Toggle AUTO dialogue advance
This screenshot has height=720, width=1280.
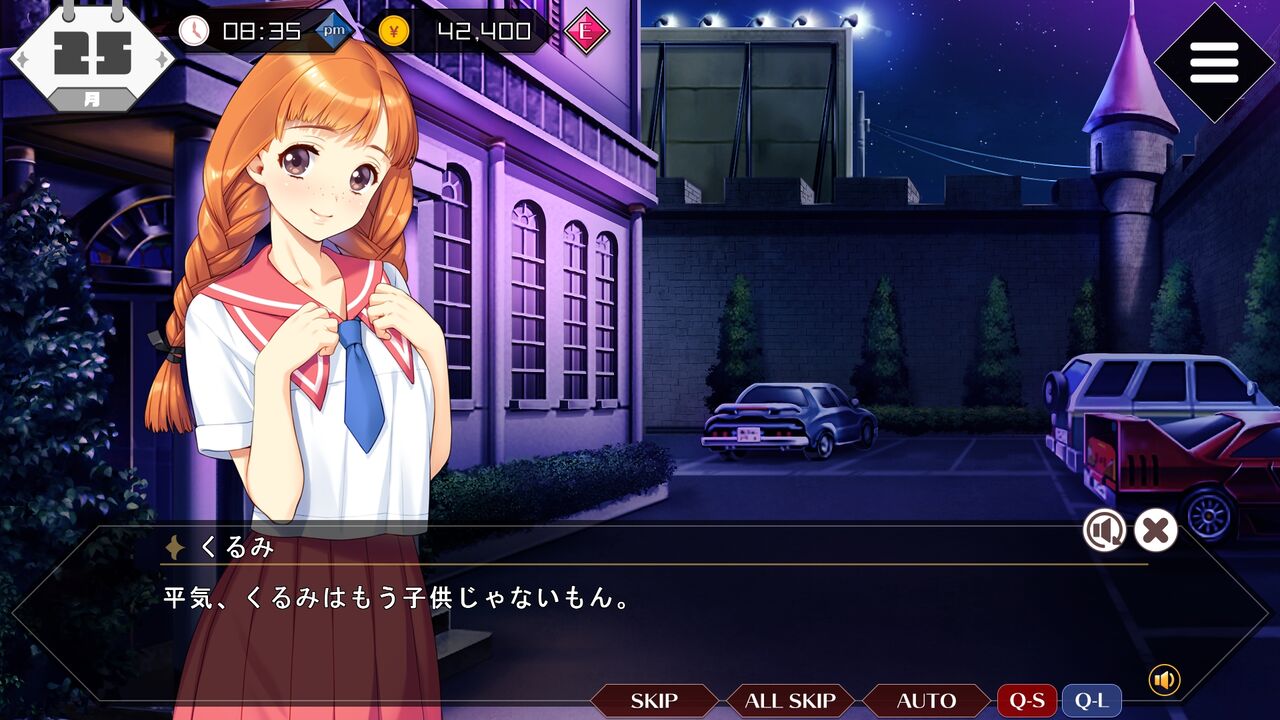[x=926, y=701]
